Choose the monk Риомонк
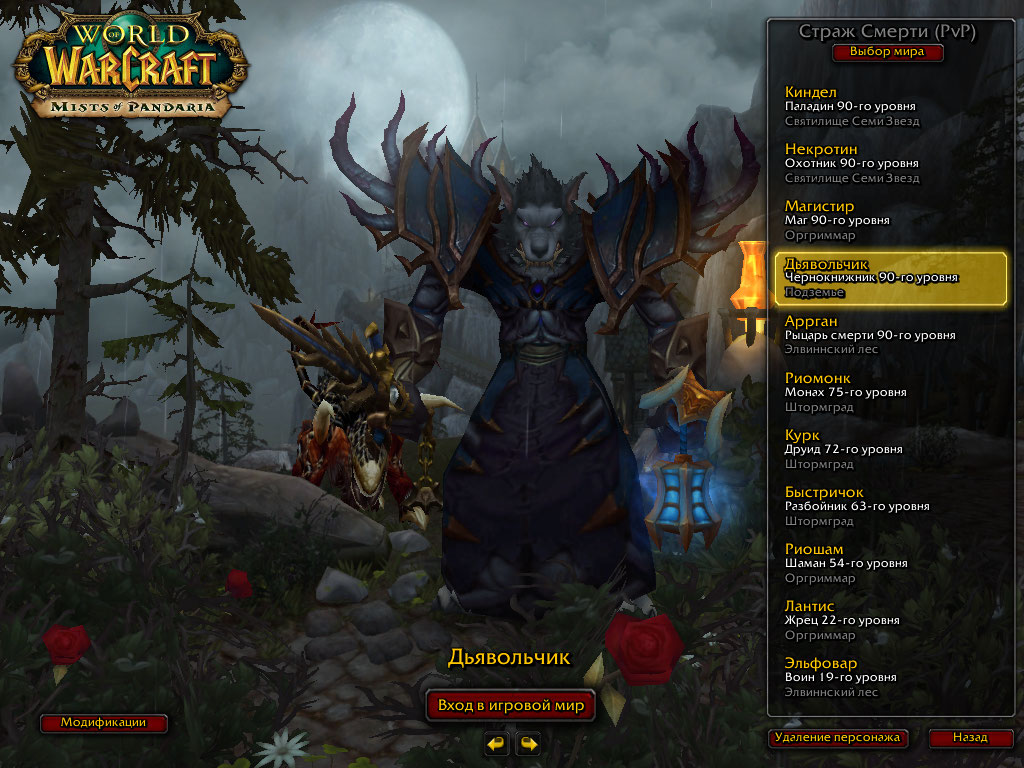1024x768 pixels. pos(889,392)
